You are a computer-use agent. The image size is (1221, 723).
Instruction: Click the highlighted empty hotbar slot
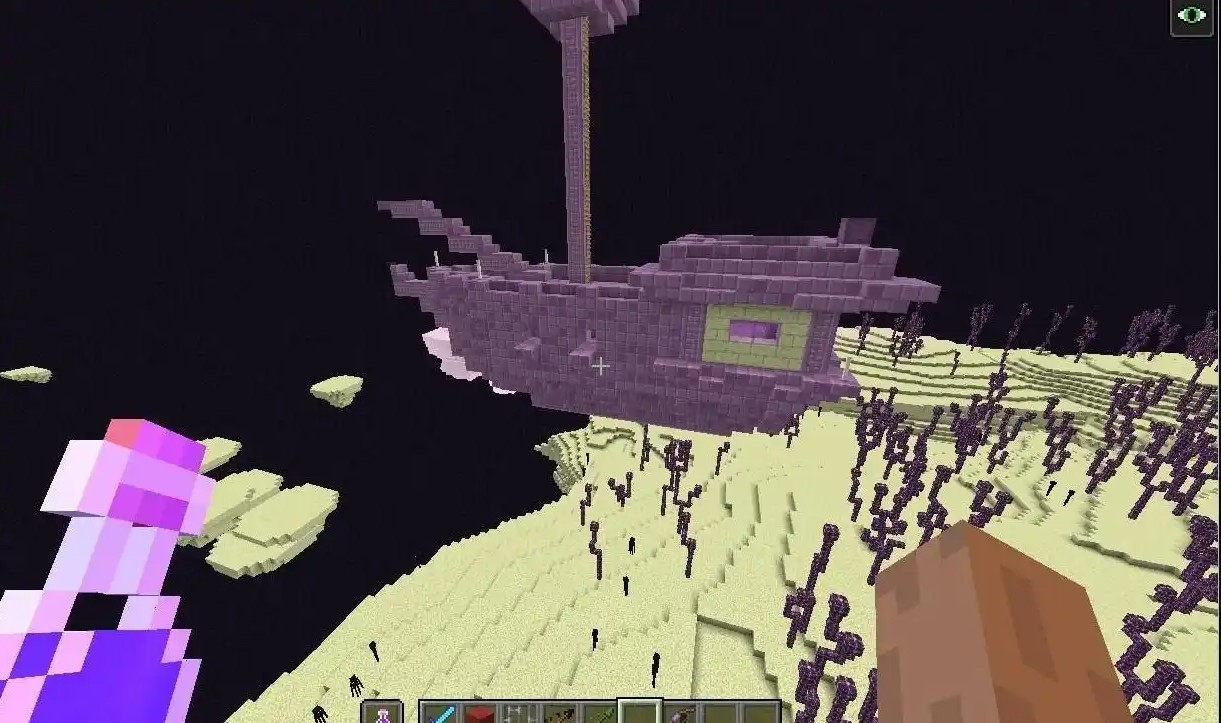pyautogui.click(x=640, y=713)
